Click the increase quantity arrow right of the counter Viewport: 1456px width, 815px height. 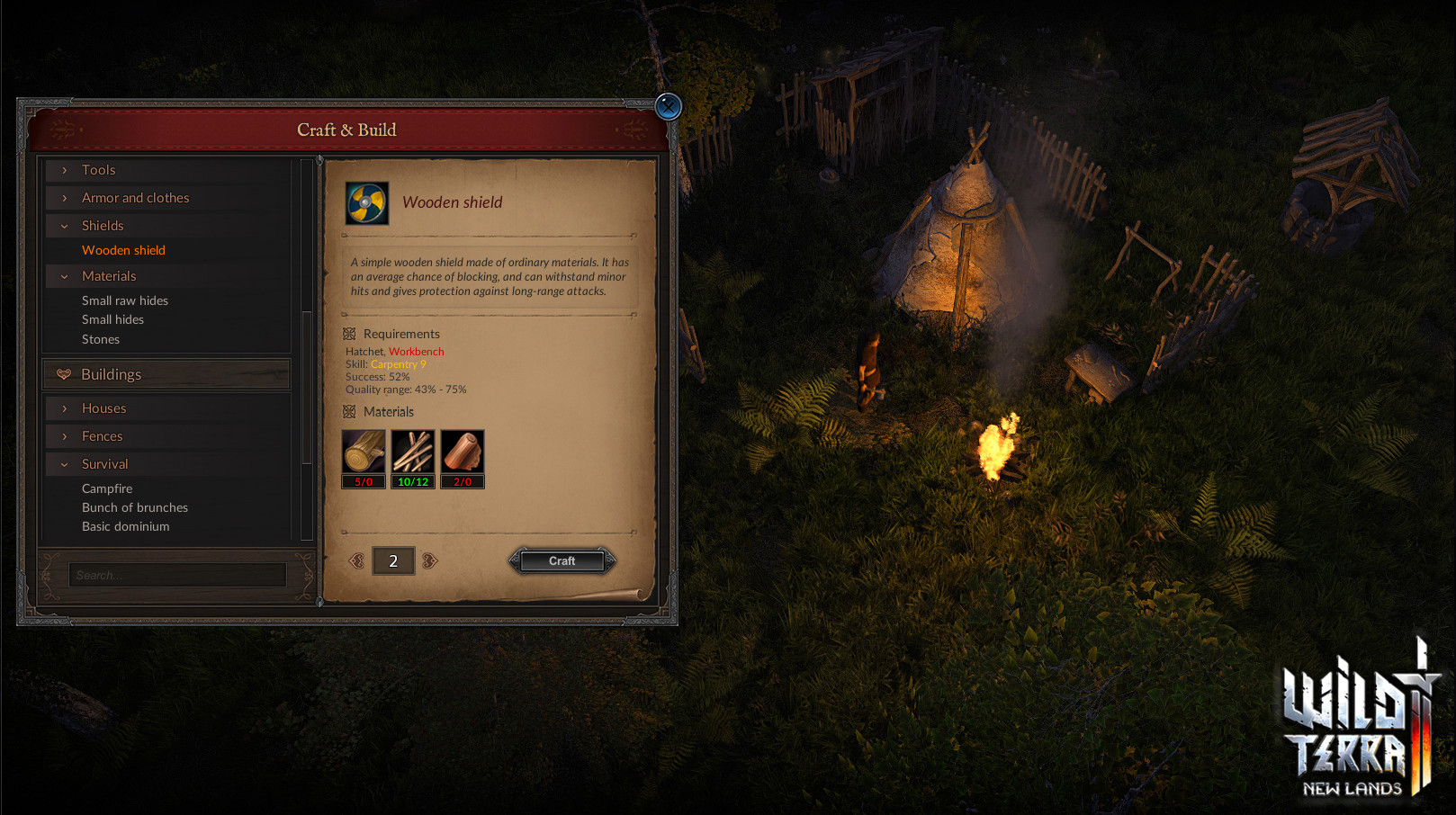[x=429, y=560]
